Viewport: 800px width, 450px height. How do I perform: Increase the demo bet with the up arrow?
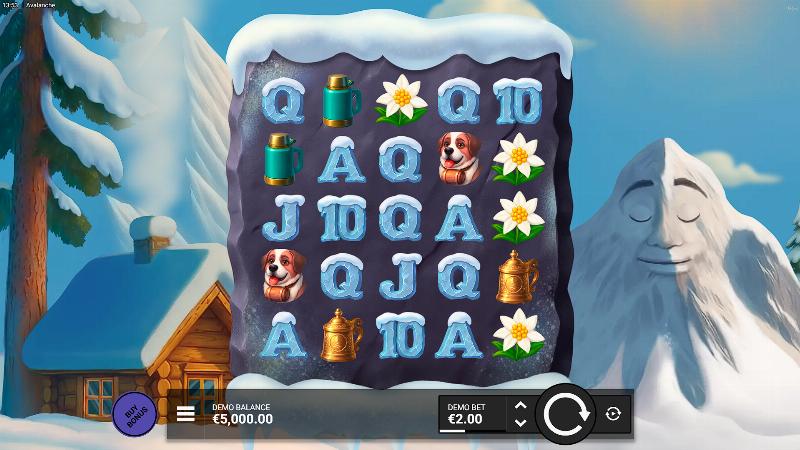519,405
